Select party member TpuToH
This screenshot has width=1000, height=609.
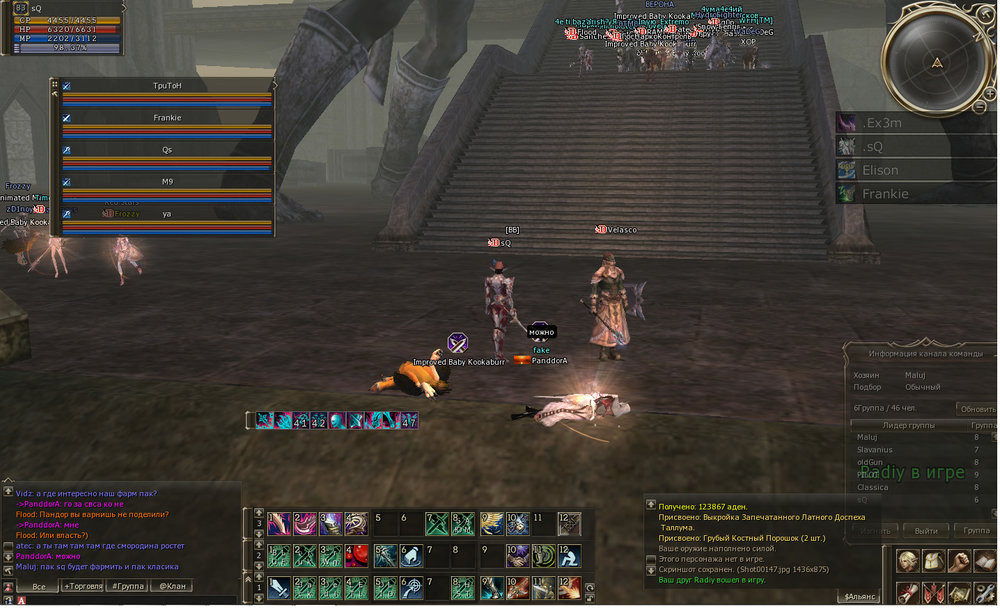point(167,86)
